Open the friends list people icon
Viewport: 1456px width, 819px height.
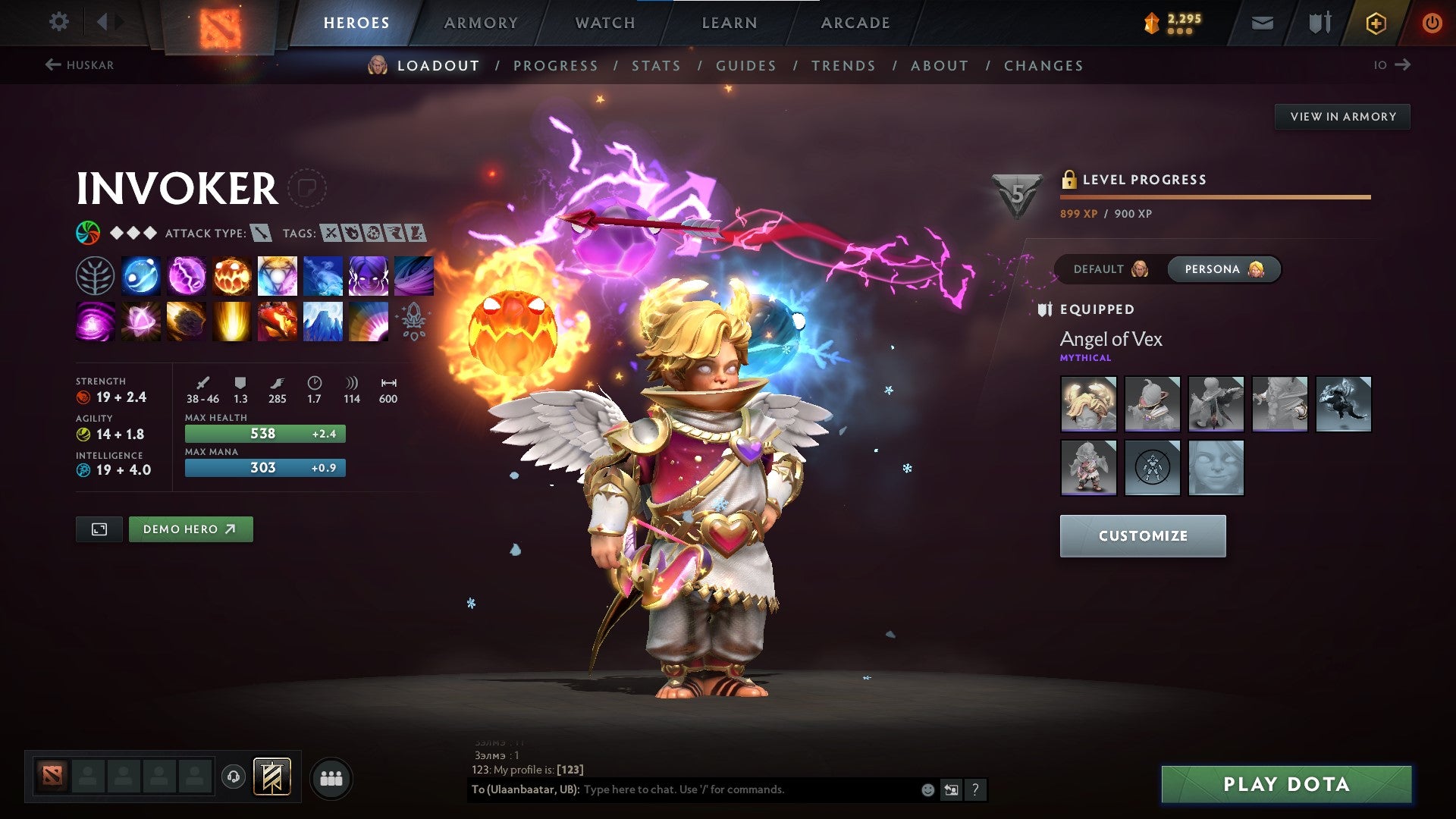(331, 777)
